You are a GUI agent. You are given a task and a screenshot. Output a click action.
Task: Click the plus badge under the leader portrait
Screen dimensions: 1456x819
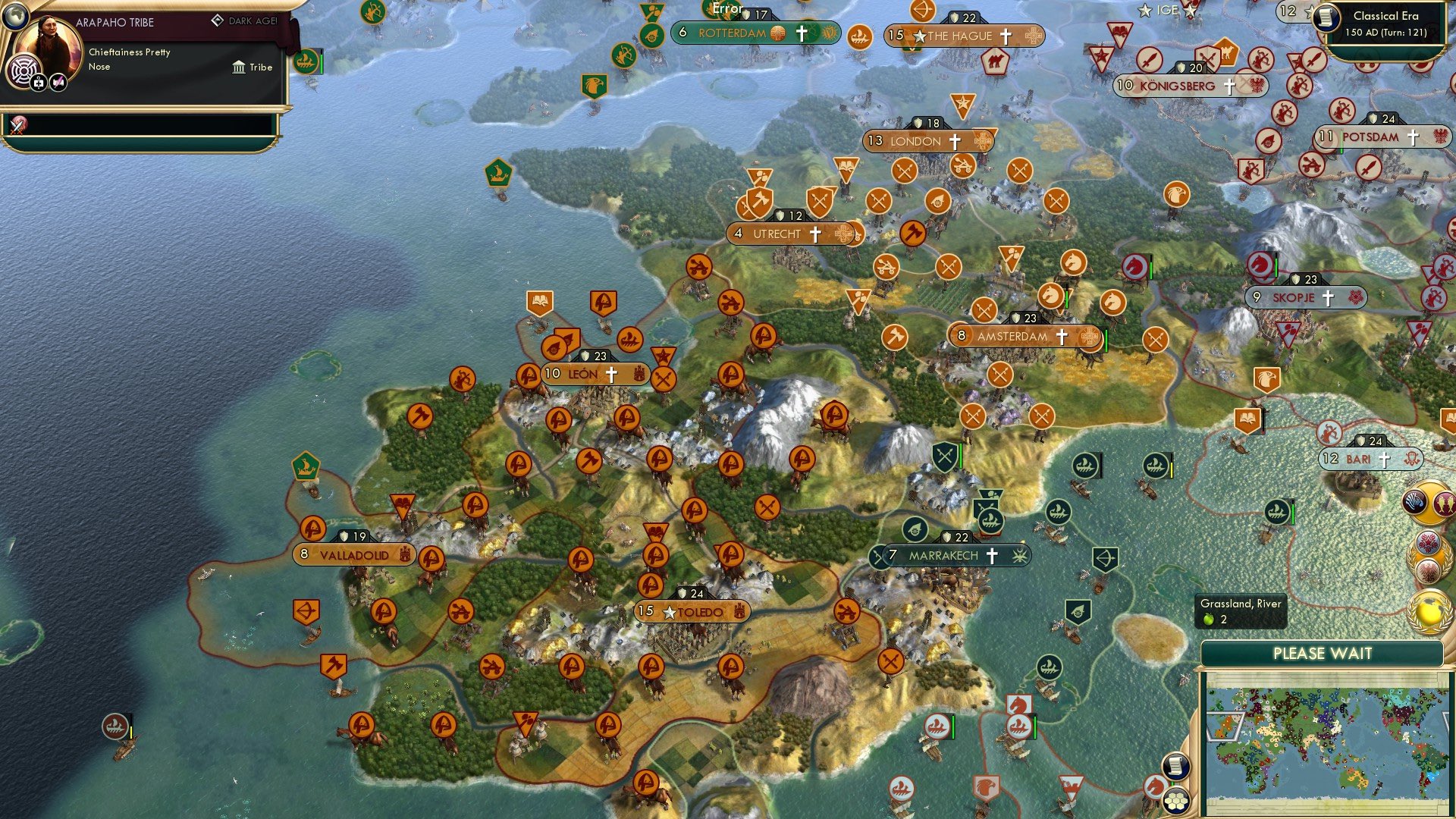point(38,83)
